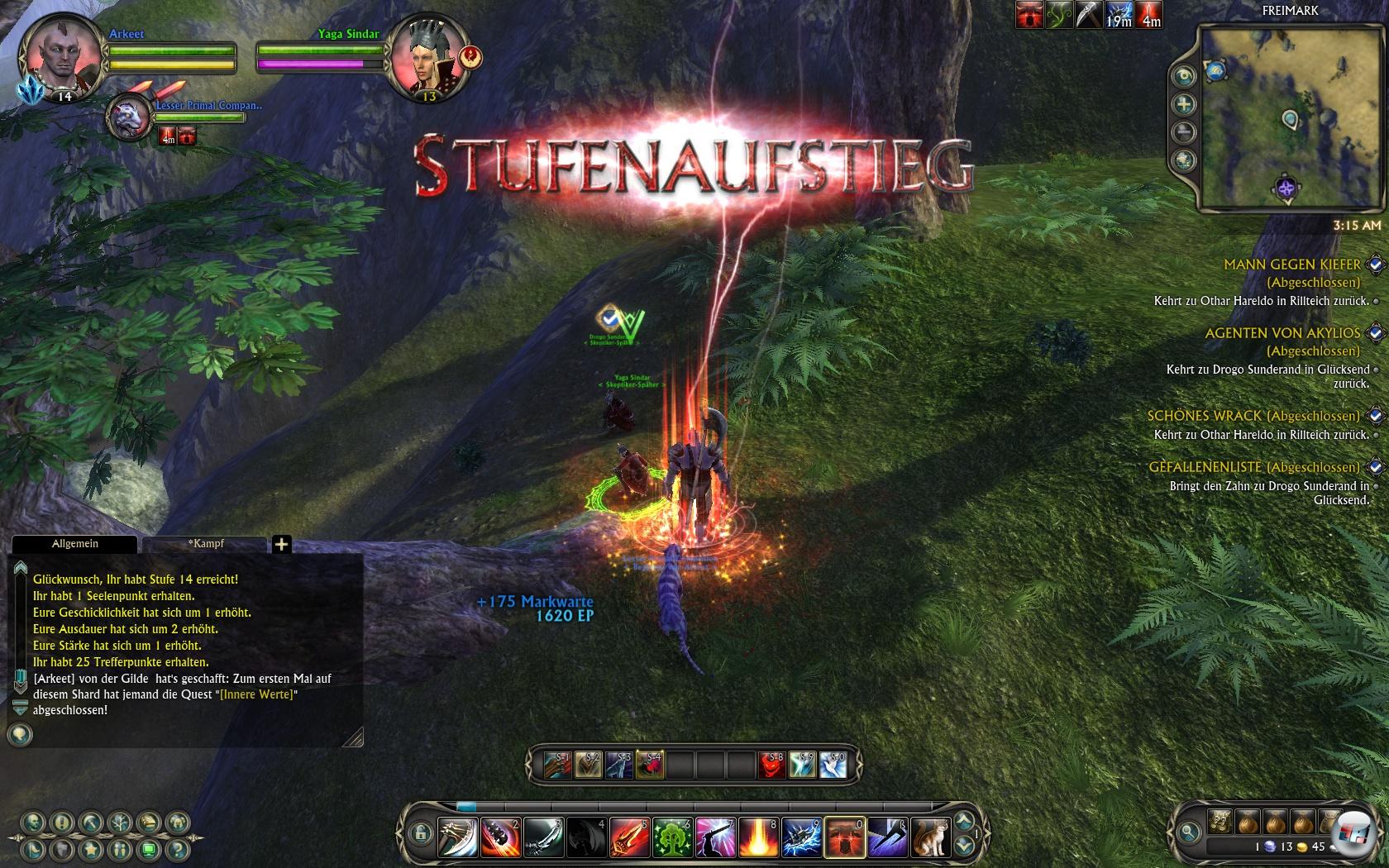Use the fire pillar ability in slot 8
This screenshot has width=1389, height=868.
pyautogui.click(x=758, y=837)
